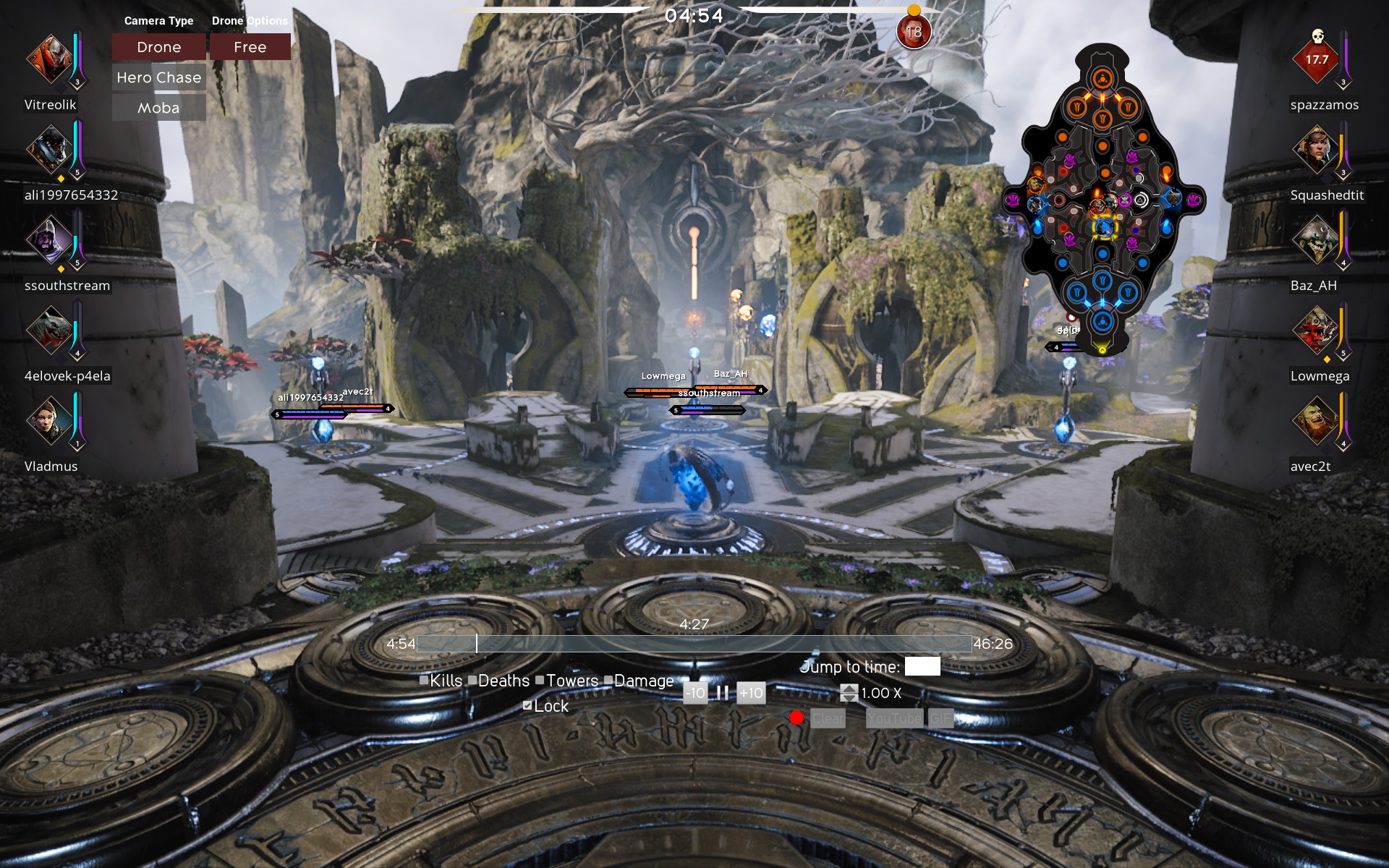Select spazzamos's hero portrait
The height and width of the screenshot is (868, 1389).
(1317, 59)
